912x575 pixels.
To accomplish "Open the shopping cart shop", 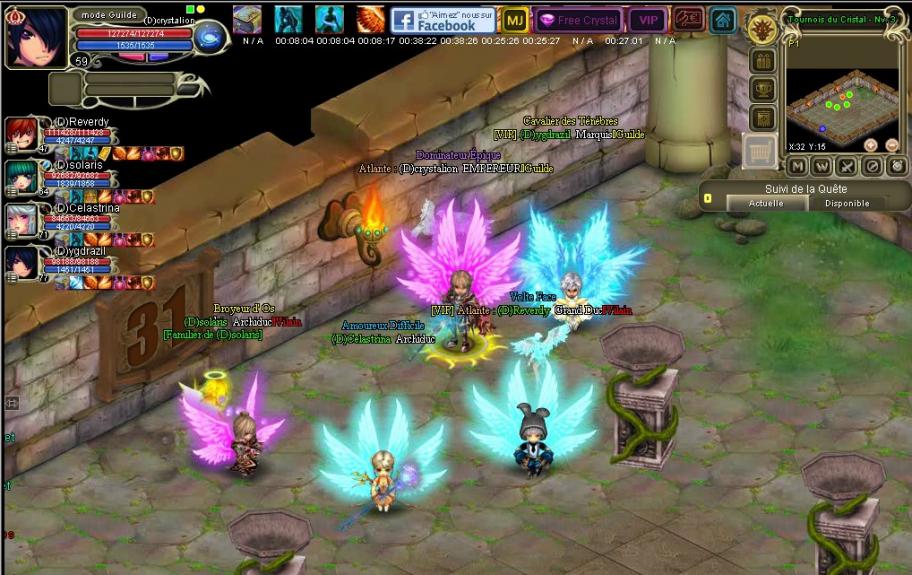I will (x=761, y=151).
